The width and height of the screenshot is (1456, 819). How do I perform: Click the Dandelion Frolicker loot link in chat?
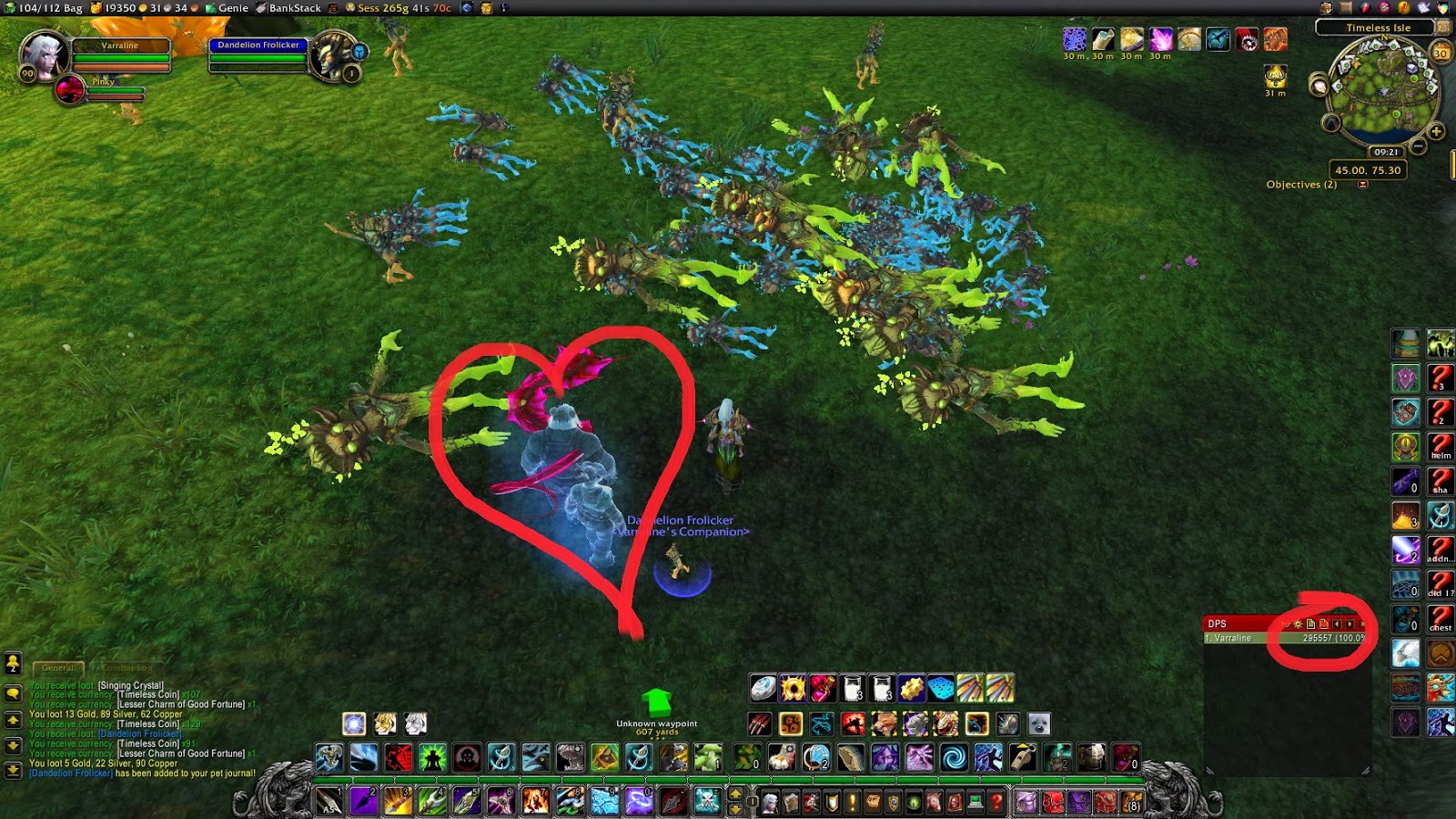(x=139, y=733)
